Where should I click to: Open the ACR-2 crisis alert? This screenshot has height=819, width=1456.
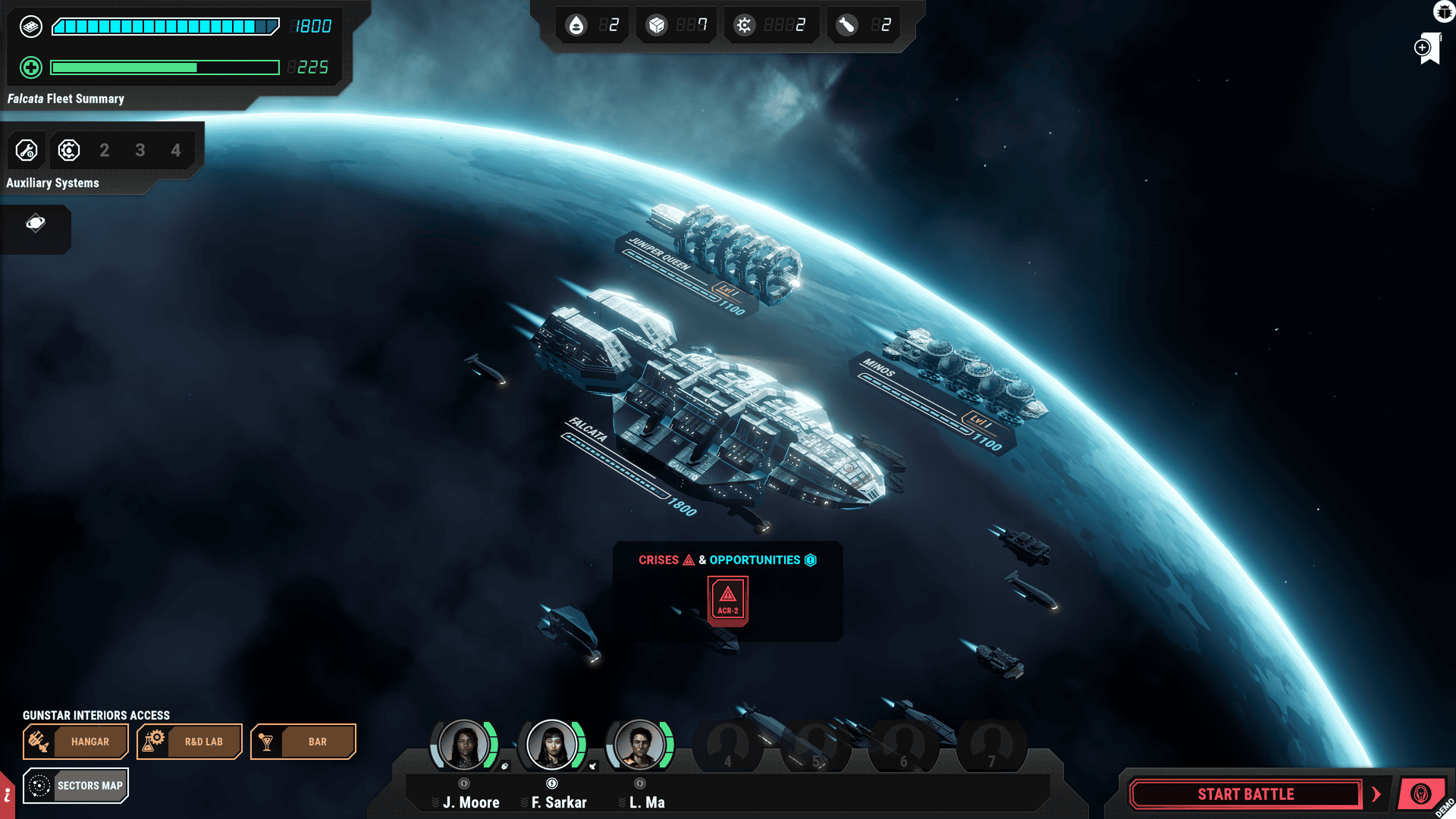pos(726,601)
